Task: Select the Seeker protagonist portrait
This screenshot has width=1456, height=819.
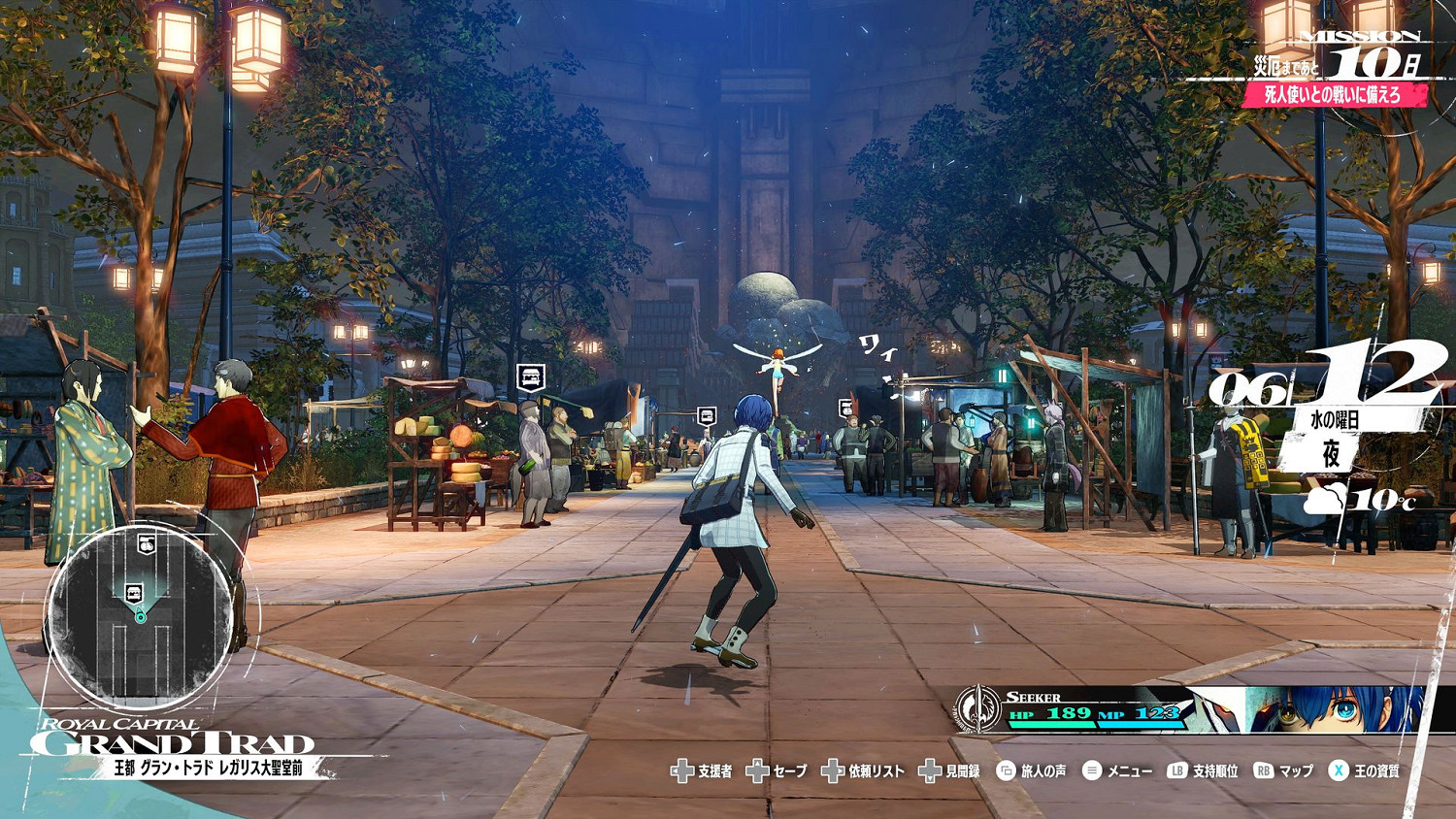Action: [1338, 709]
